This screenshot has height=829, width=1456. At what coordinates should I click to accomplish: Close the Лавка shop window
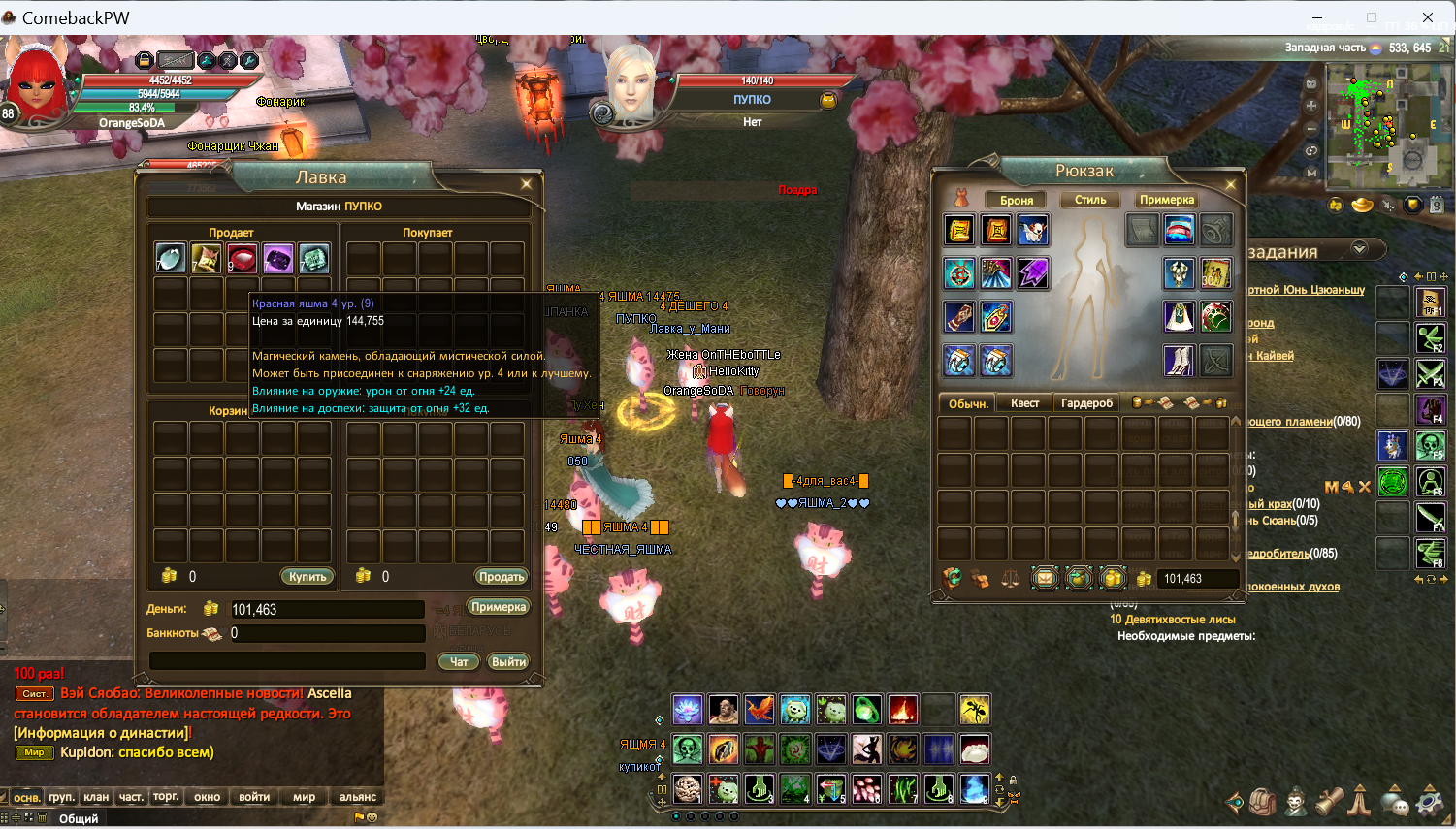526,183
